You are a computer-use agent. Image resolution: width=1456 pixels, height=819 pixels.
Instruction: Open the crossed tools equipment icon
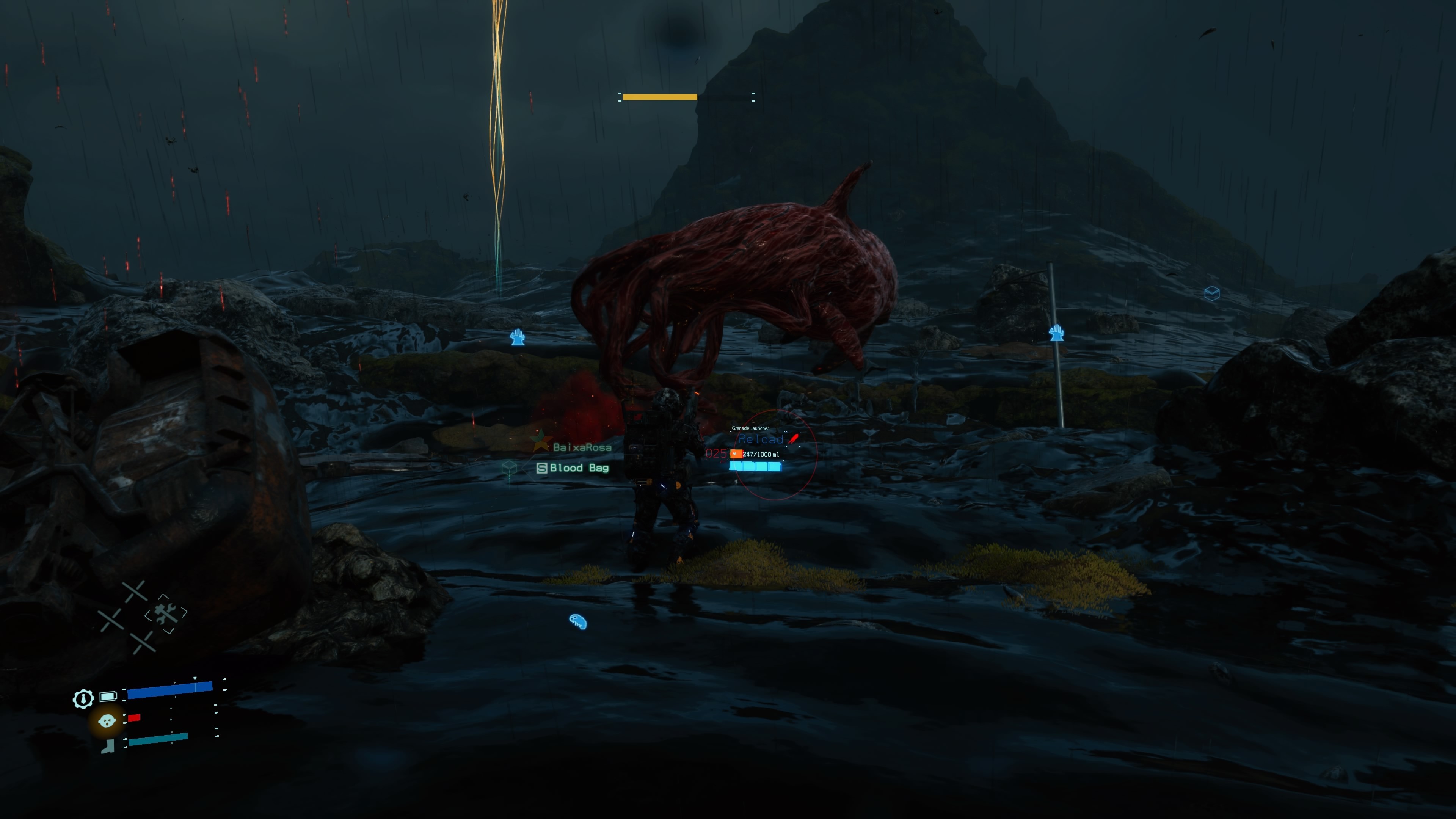tap(166, 614)
